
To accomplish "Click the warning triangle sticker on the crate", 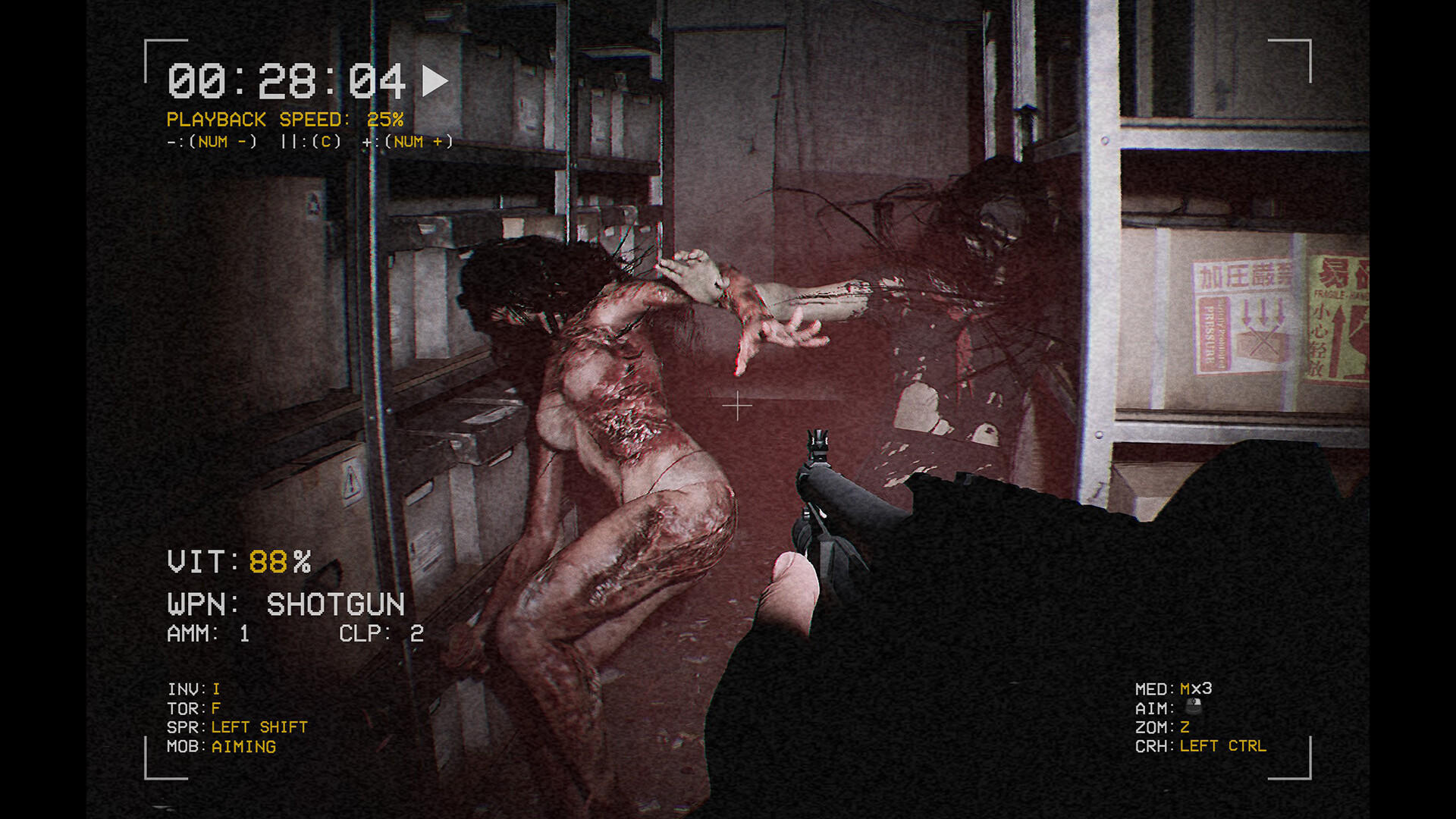I will point(351,480).
